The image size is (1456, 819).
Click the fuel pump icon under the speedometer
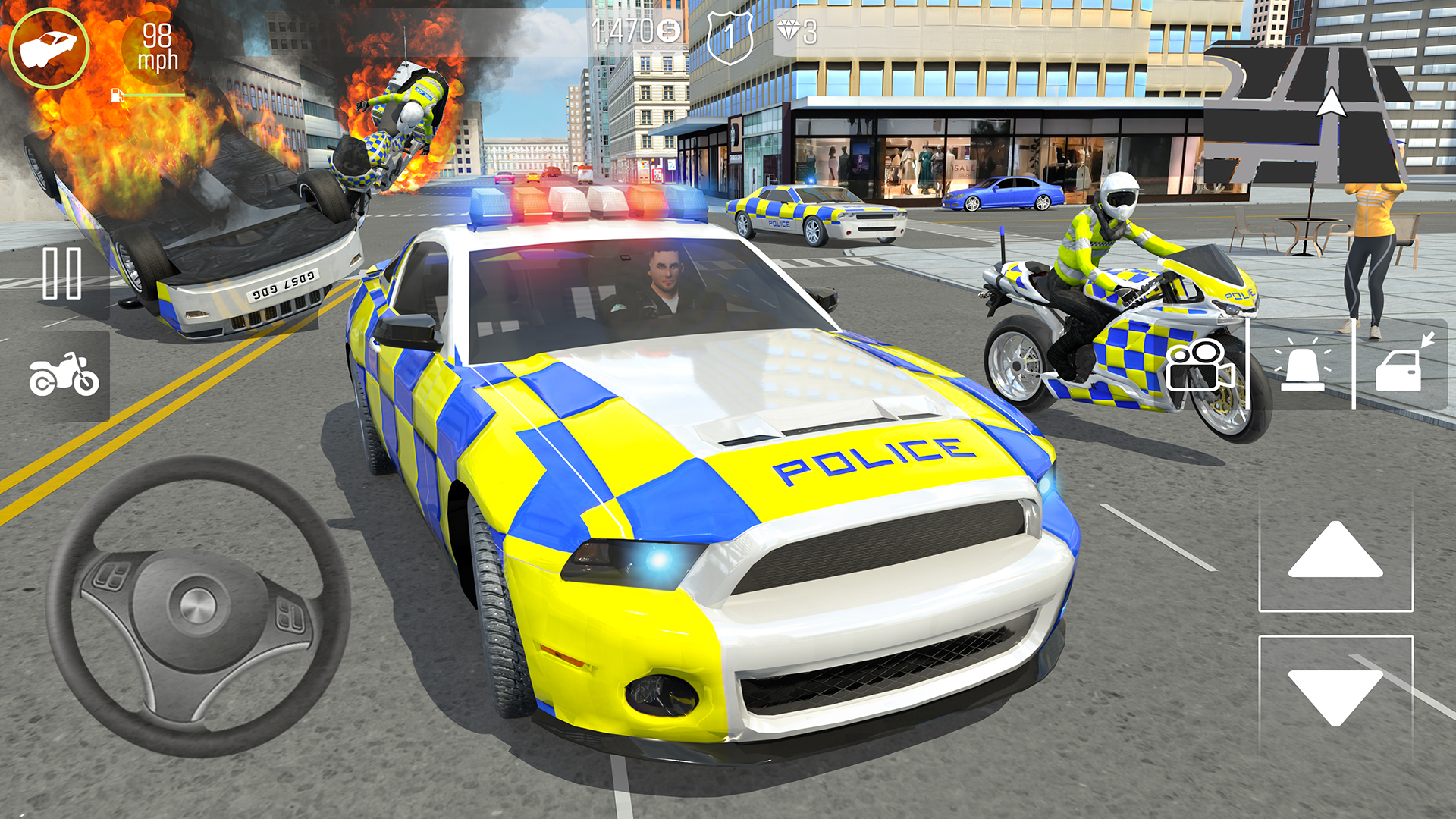(118, 96)
